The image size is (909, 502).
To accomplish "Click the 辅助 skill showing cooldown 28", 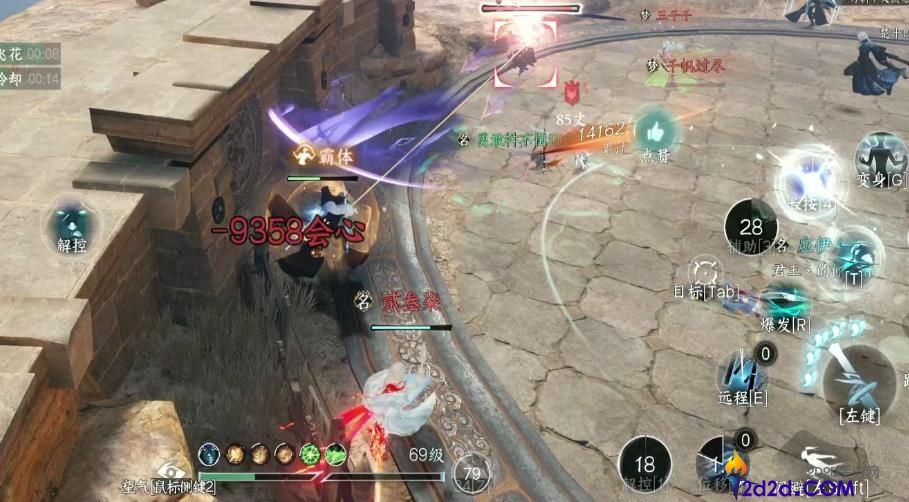I will 751,227.
